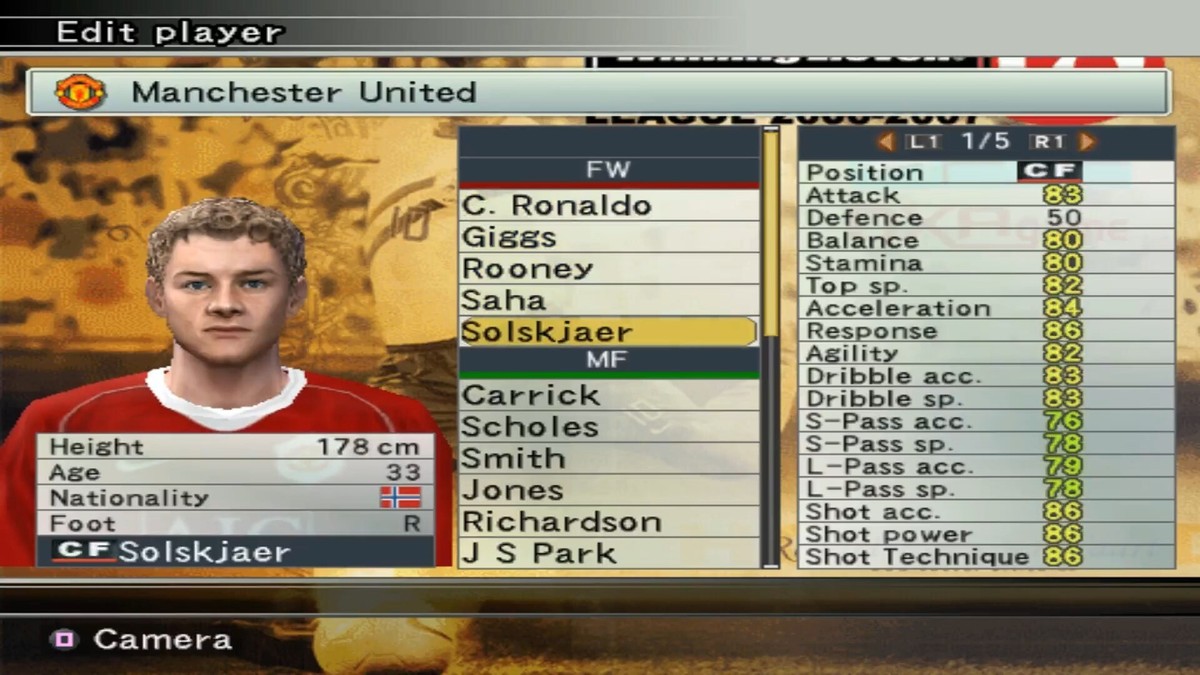Choose Carrick in the MF list
Viewport: 1200px width, 675px height.
pyautogui.click(x=607, y=395)
